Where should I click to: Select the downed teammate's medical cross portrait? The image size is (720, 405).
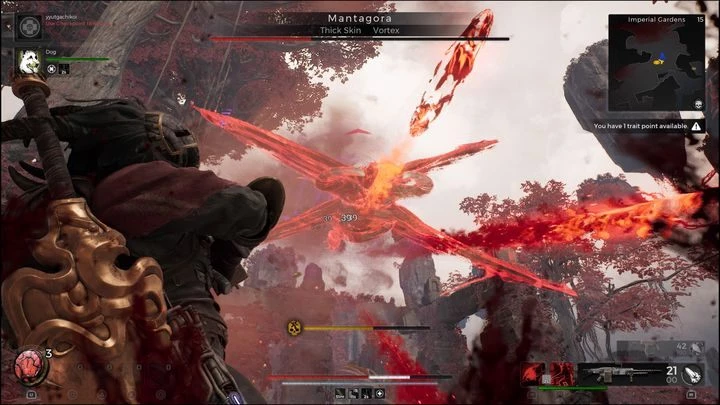point(27,25)
